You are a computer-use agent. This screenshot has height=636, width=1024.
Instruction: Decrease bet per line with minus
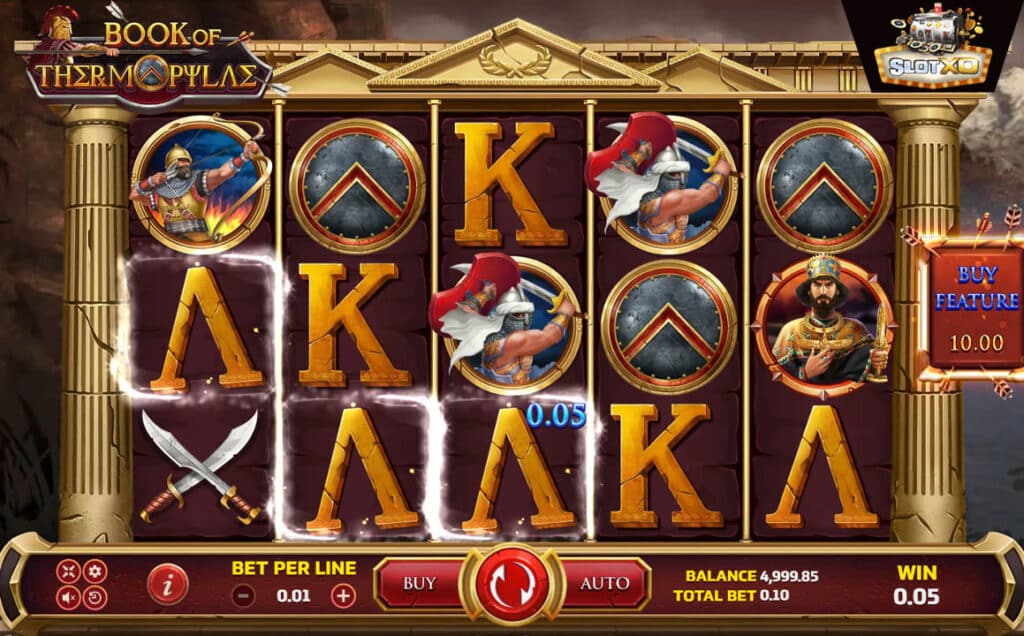point(243,596)
